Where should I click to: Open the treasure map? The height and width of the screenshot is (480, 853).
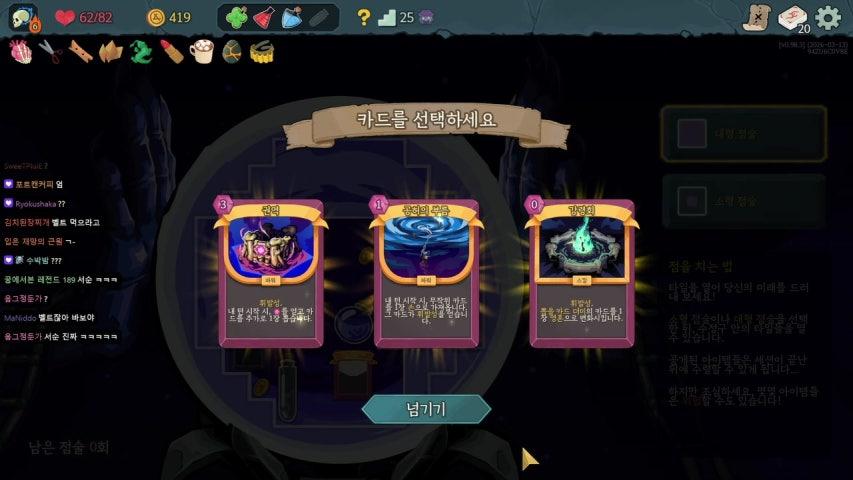pyautogui.click(x=756, y=17)
